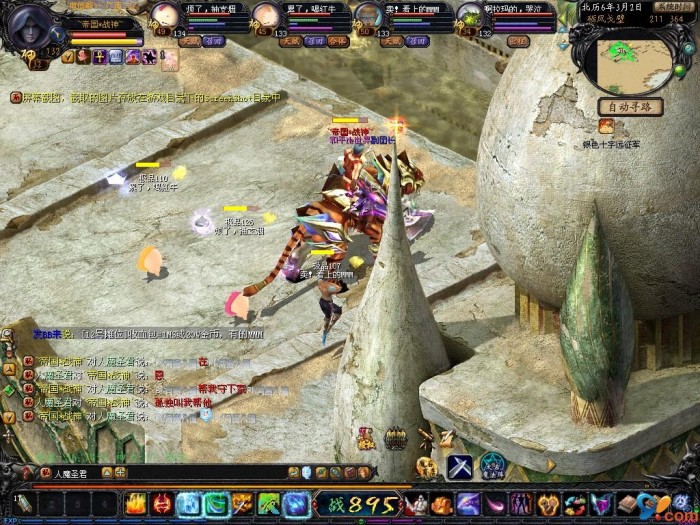Screen dimensions: 700x525
Task: Click the pink winged heart icon
Action: click(600, 504)
